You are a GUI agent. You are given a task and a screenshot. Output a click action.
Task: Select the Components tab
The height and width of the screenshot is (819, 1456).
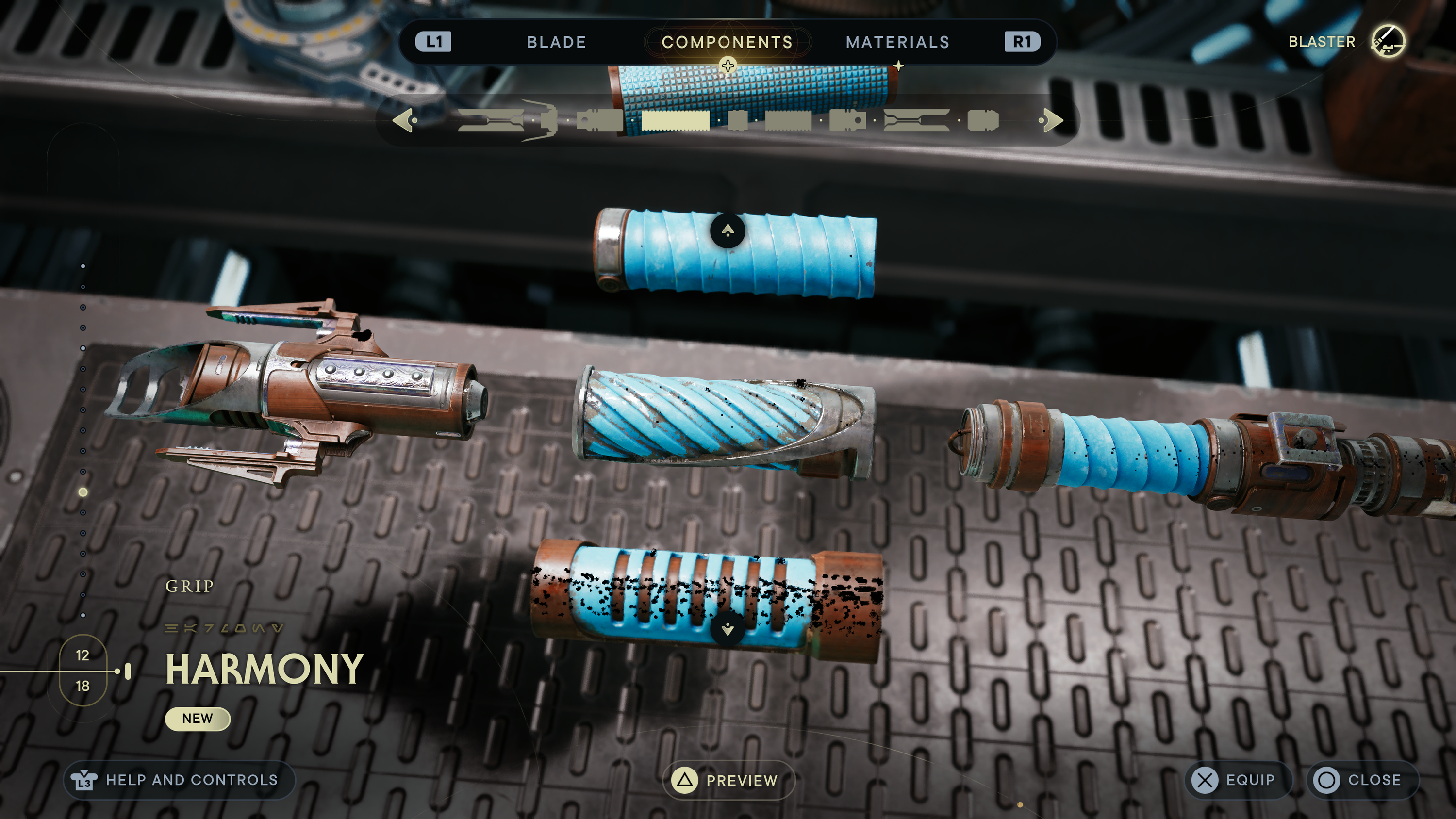(727, 42)
